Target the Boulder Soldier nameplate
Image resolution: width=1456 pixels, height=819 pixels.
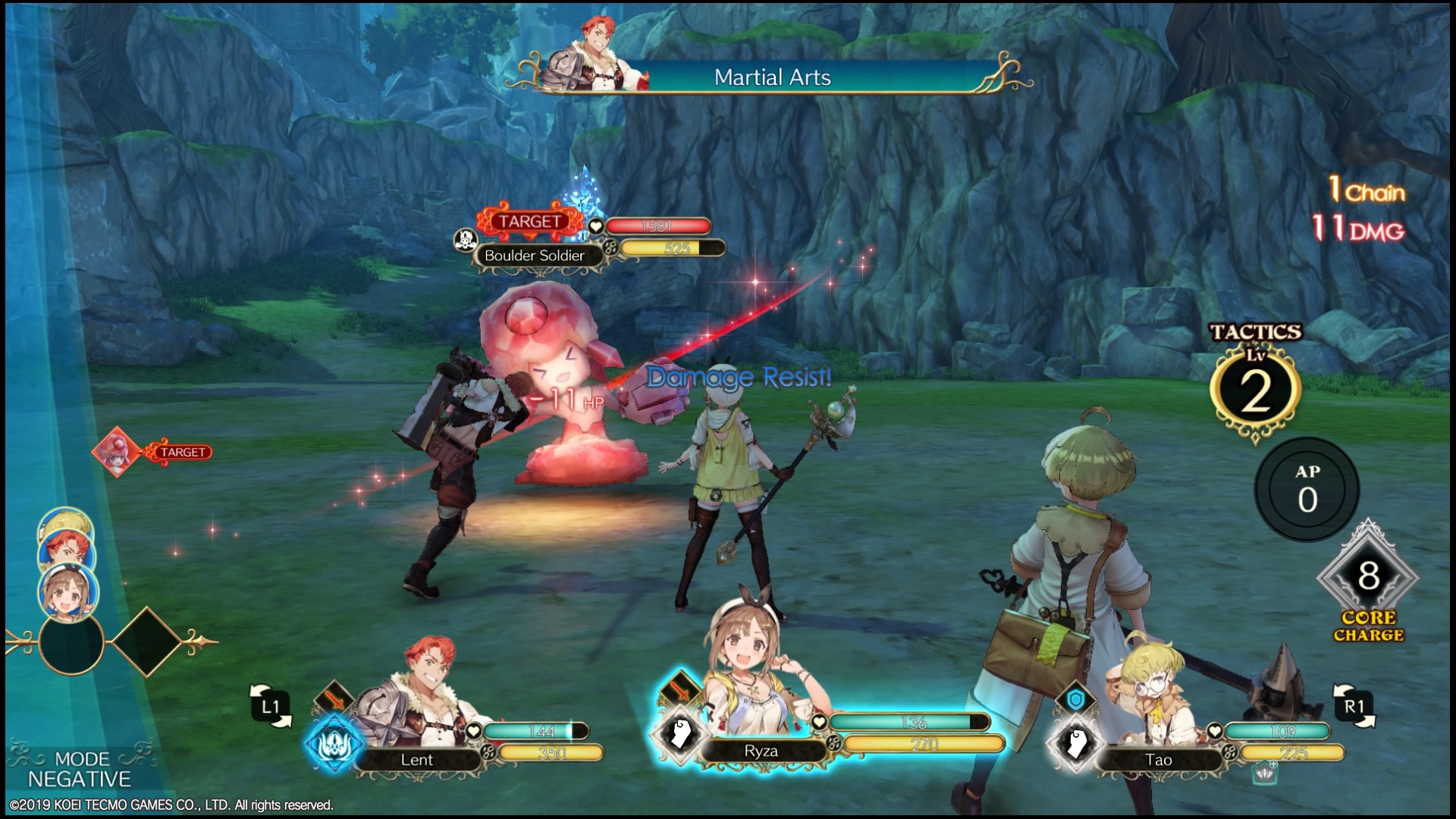(x=535, y=256)
